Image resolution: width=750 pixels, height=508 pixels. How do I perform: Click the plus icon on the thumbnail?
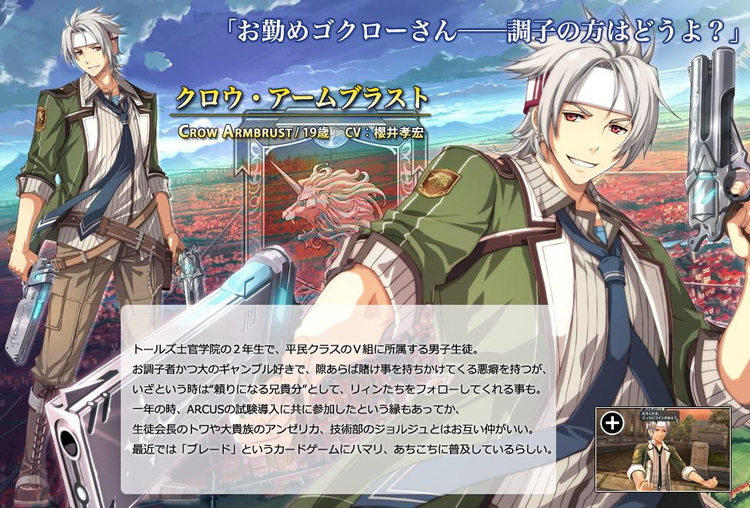tap(612, 423)
